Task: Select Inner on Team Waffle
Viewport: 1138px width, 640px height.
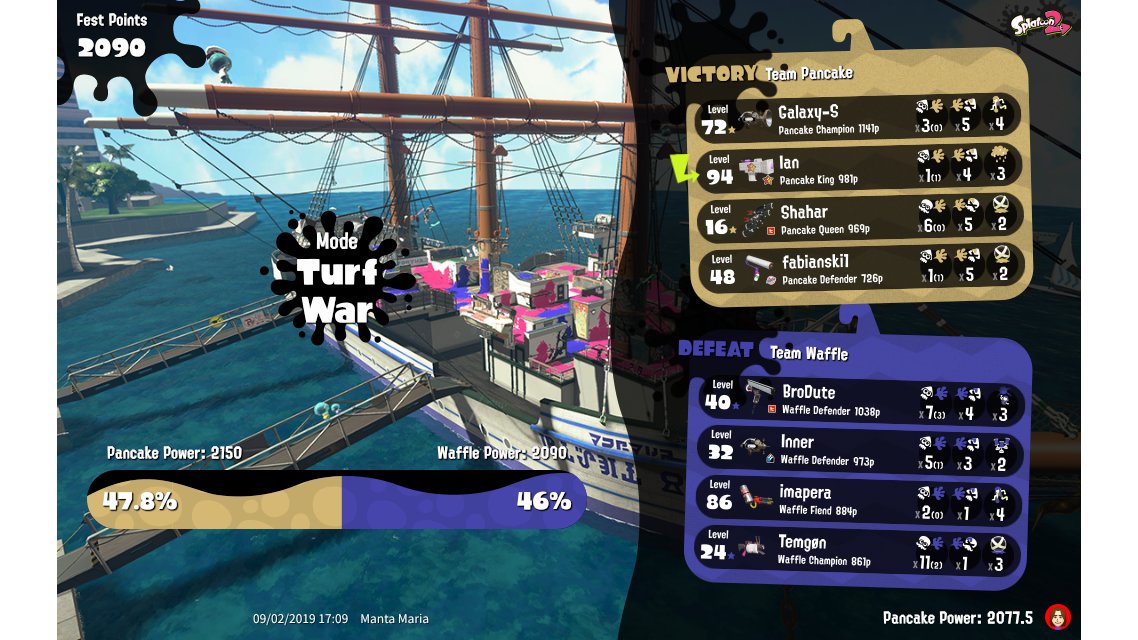Action: click(859, 450)
